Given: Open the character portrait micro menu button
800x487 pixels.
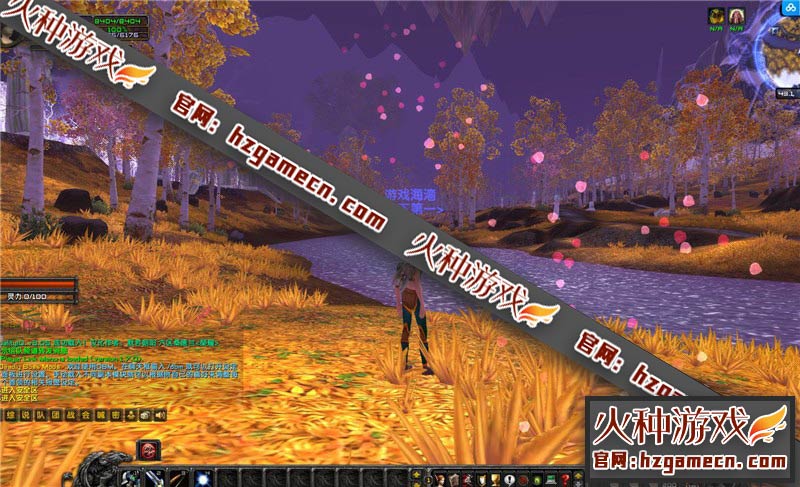Looking at the screenshot, I should pyautogui.click(x=440, y=478).
